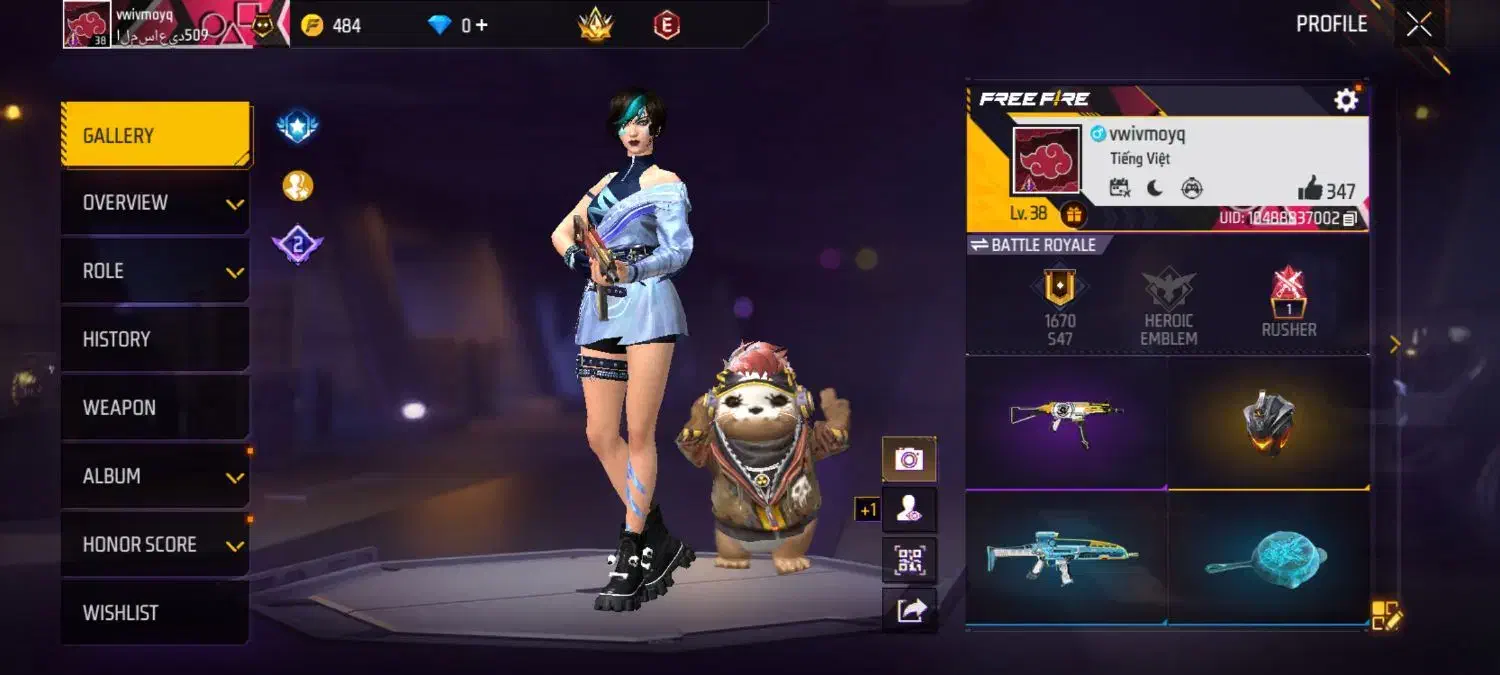Share the profile via arrow button
The image size is (1500, 675).
coord(909,610)
